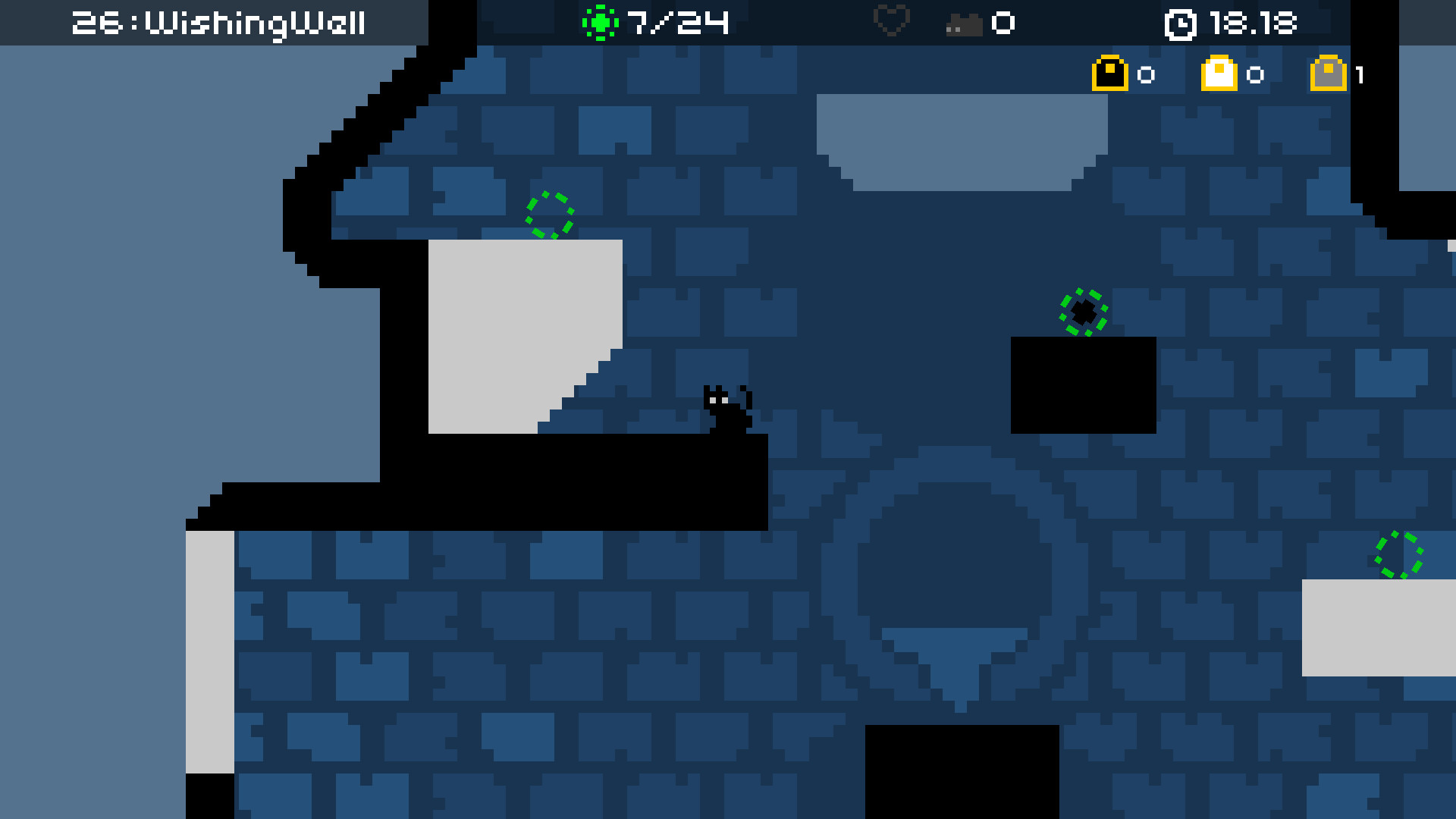Select the middle yellow padlock icon

(x=1219, y=74)
